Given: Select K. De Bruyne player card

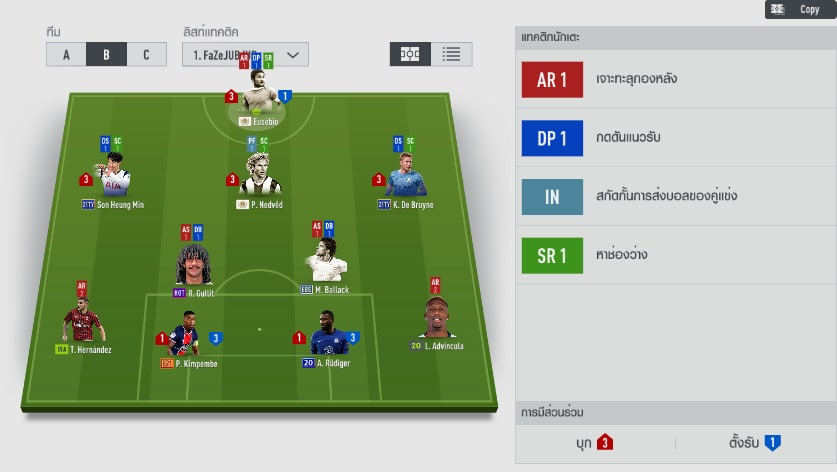Looking at the screenshot, I should [405, 178].
